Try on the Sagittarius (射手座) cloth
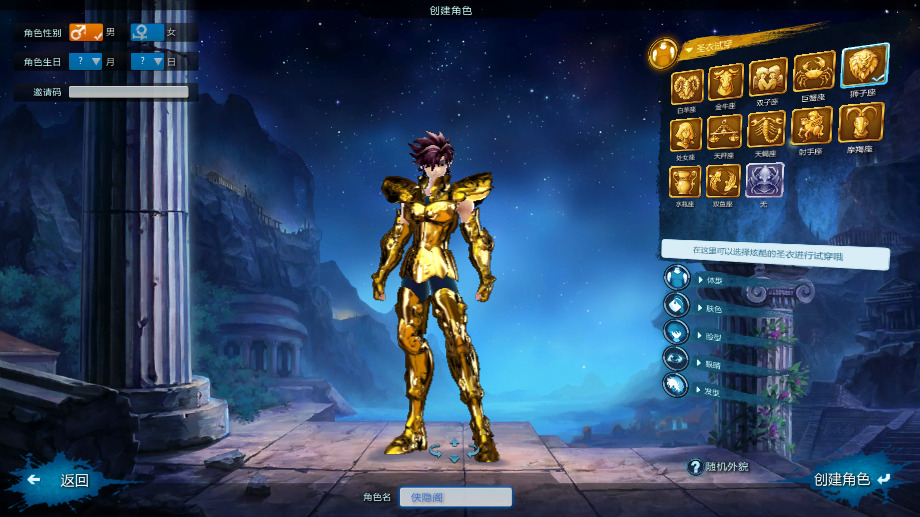The width and height of the screenshot is (920, 517). click(x=811, y=126)
